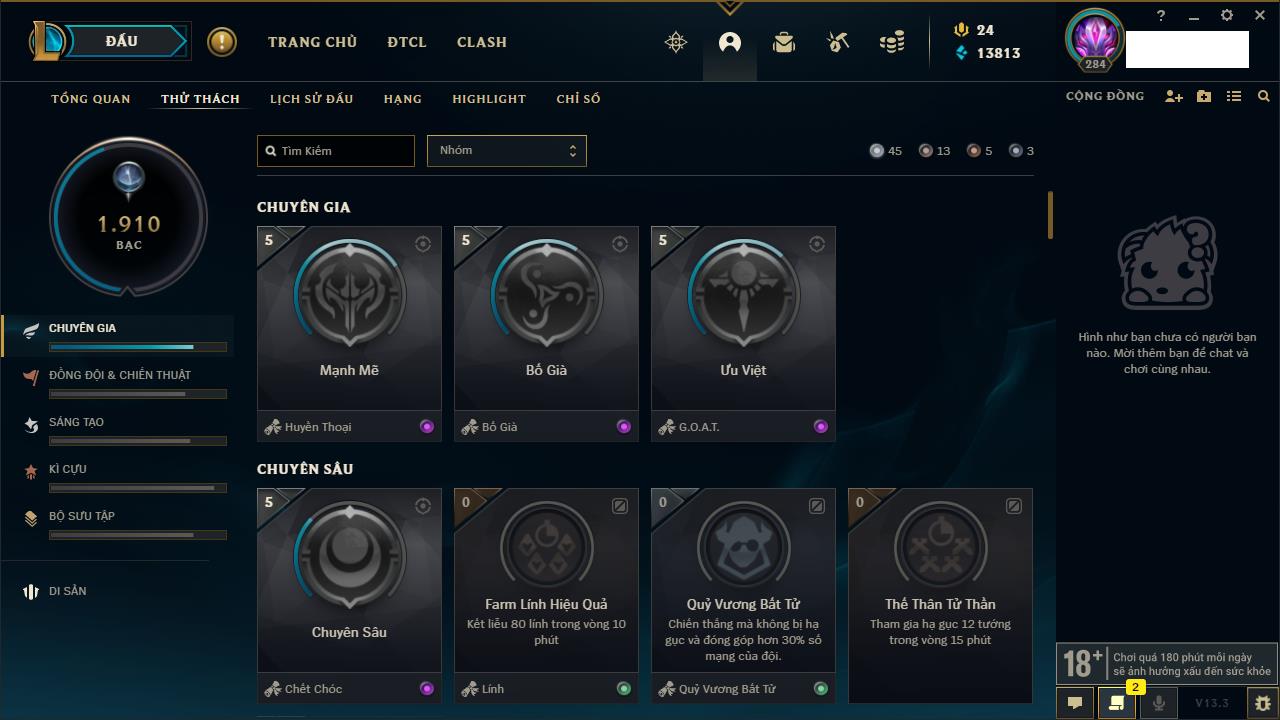Switch to the TỔNG QUAN tab

(91, 99)
